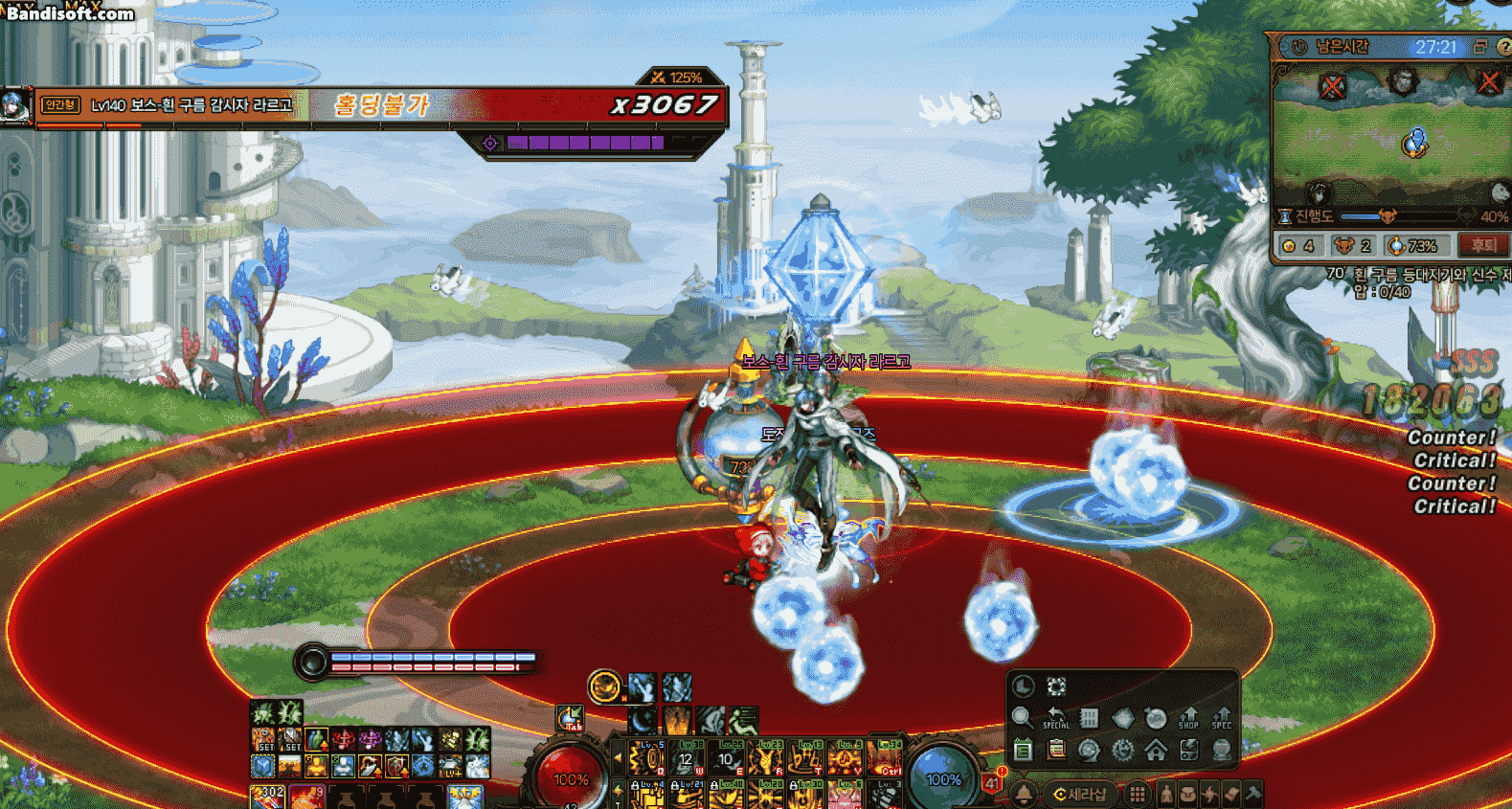Screen dimensions: 1512x809
Task: Click the red 후퇴 retreat button
Action: click(x=1482, y=246)
